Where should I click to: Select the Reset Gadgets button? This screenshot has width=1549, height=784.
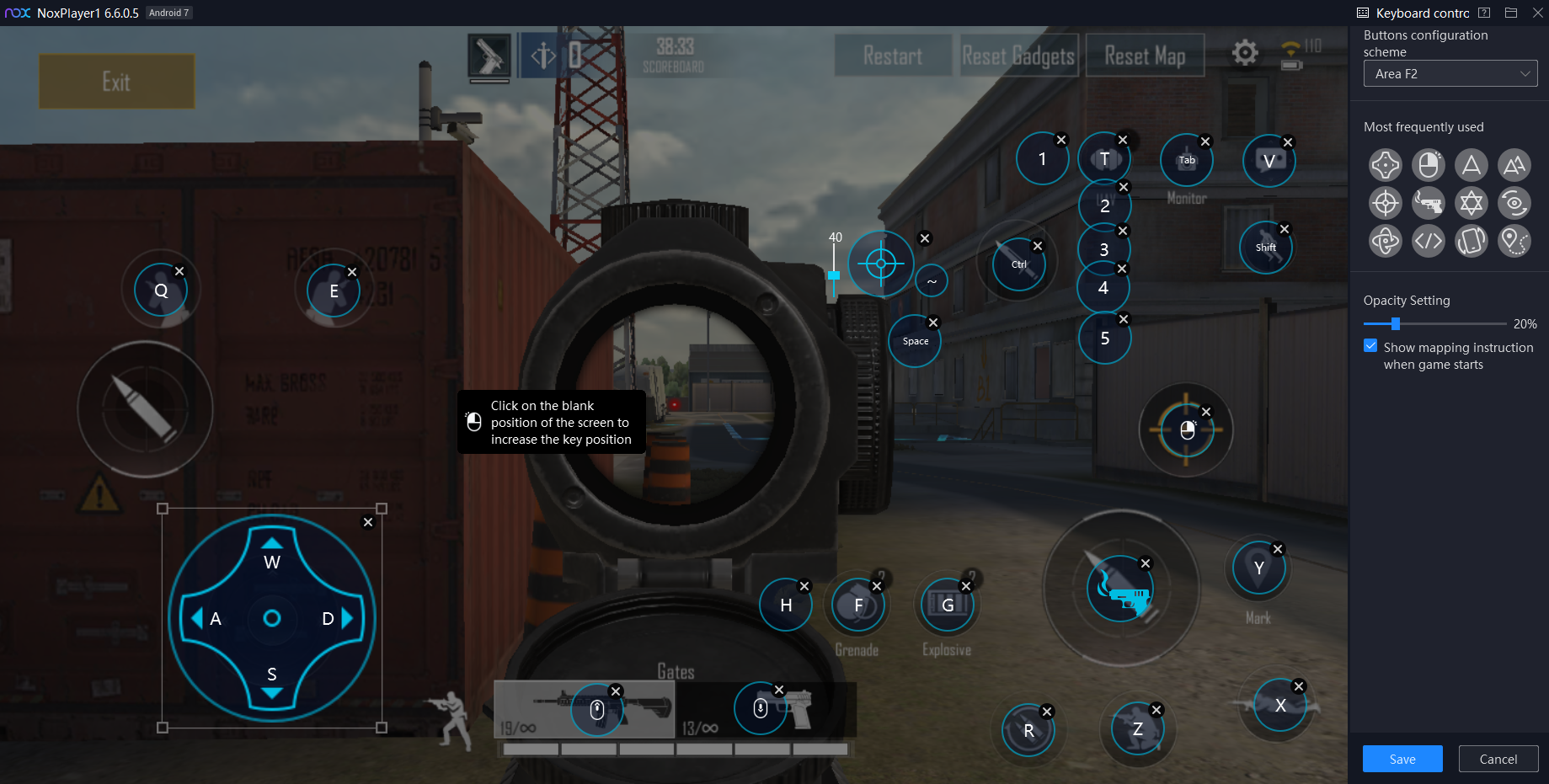(1018, 56)
